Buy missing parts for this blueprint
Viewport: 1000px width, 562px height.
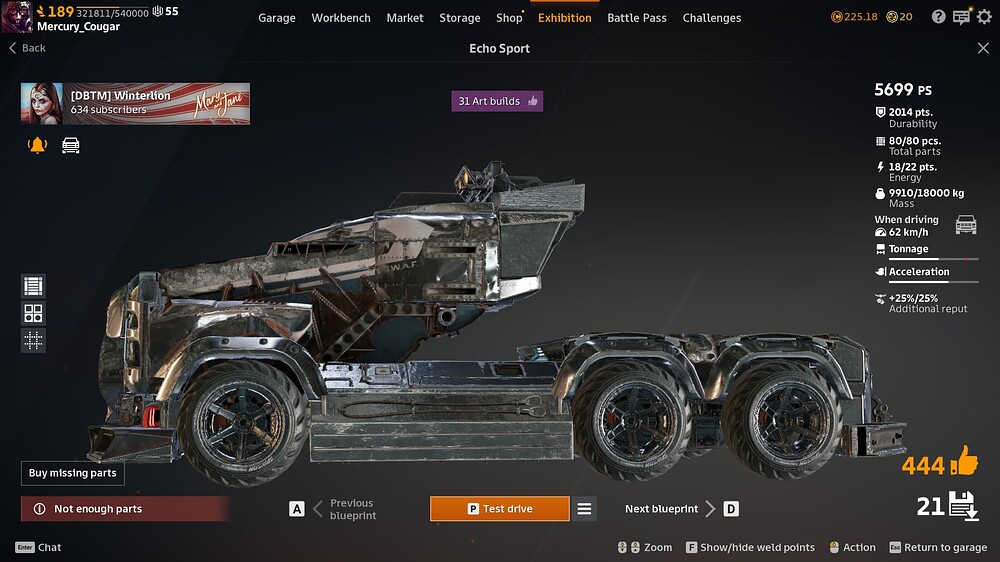[73, 473]
